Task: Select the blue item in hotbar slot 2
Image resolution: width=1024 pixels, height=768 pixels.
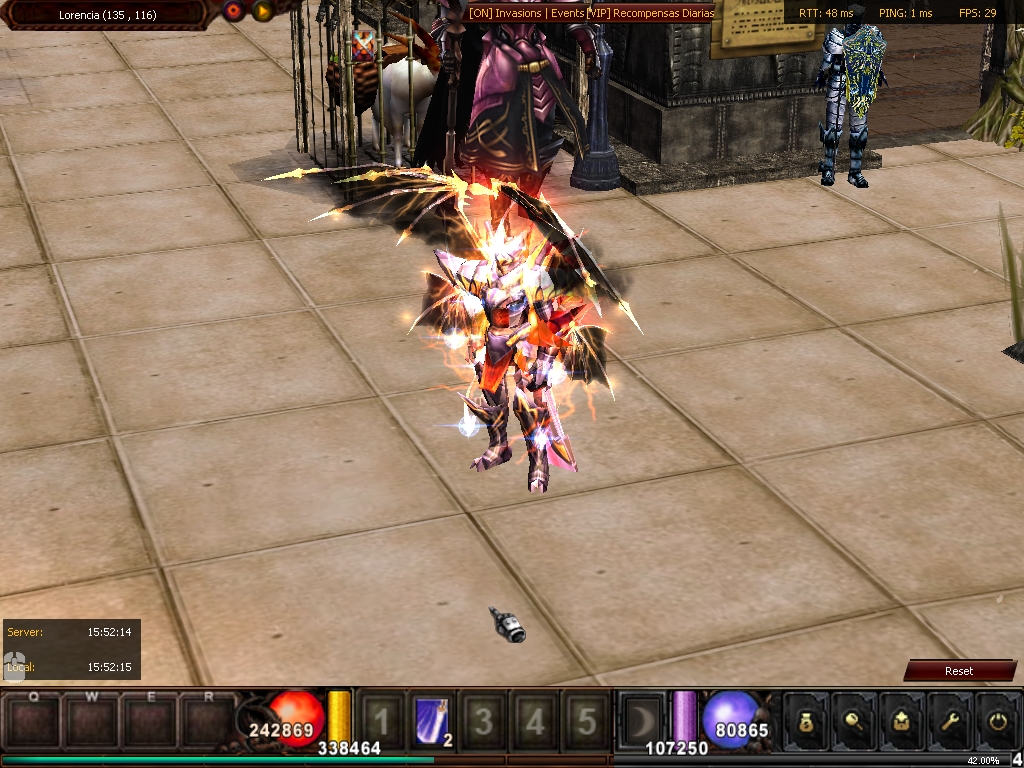Action: 432,720
